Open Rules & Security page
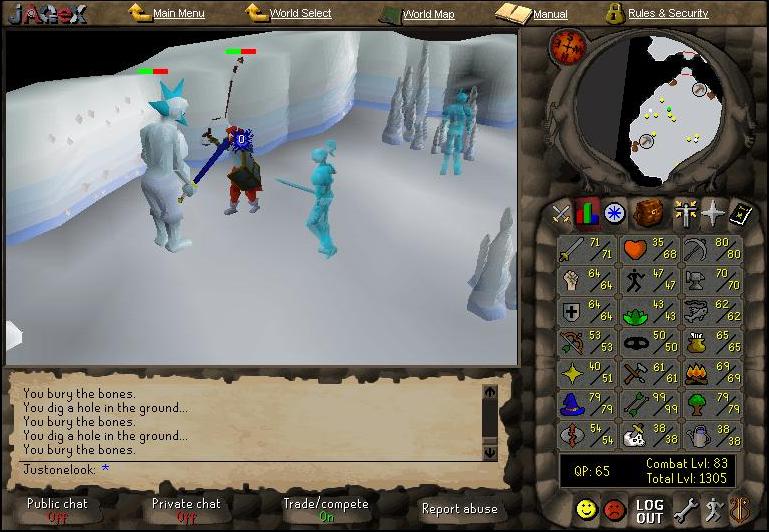 click(667, 14)
